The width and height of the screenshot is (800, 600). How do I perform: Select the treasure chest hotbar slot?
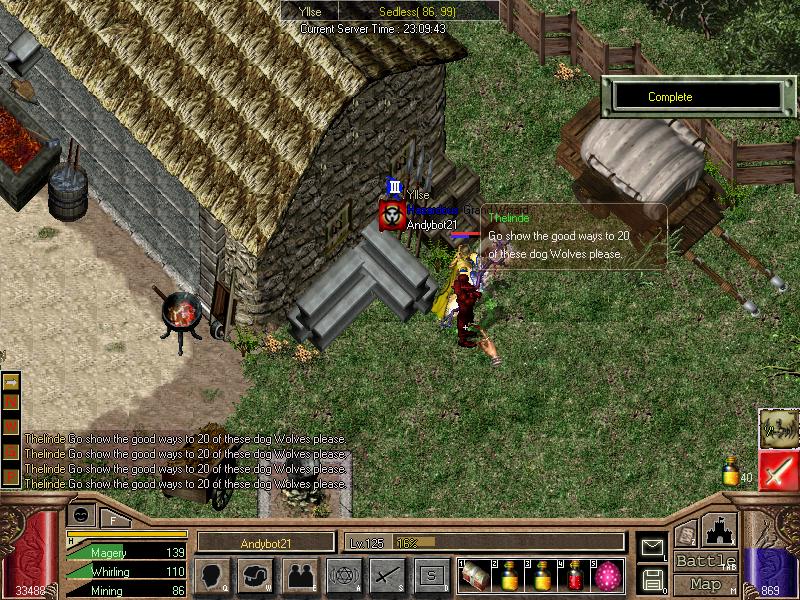[x=476, y=576]
